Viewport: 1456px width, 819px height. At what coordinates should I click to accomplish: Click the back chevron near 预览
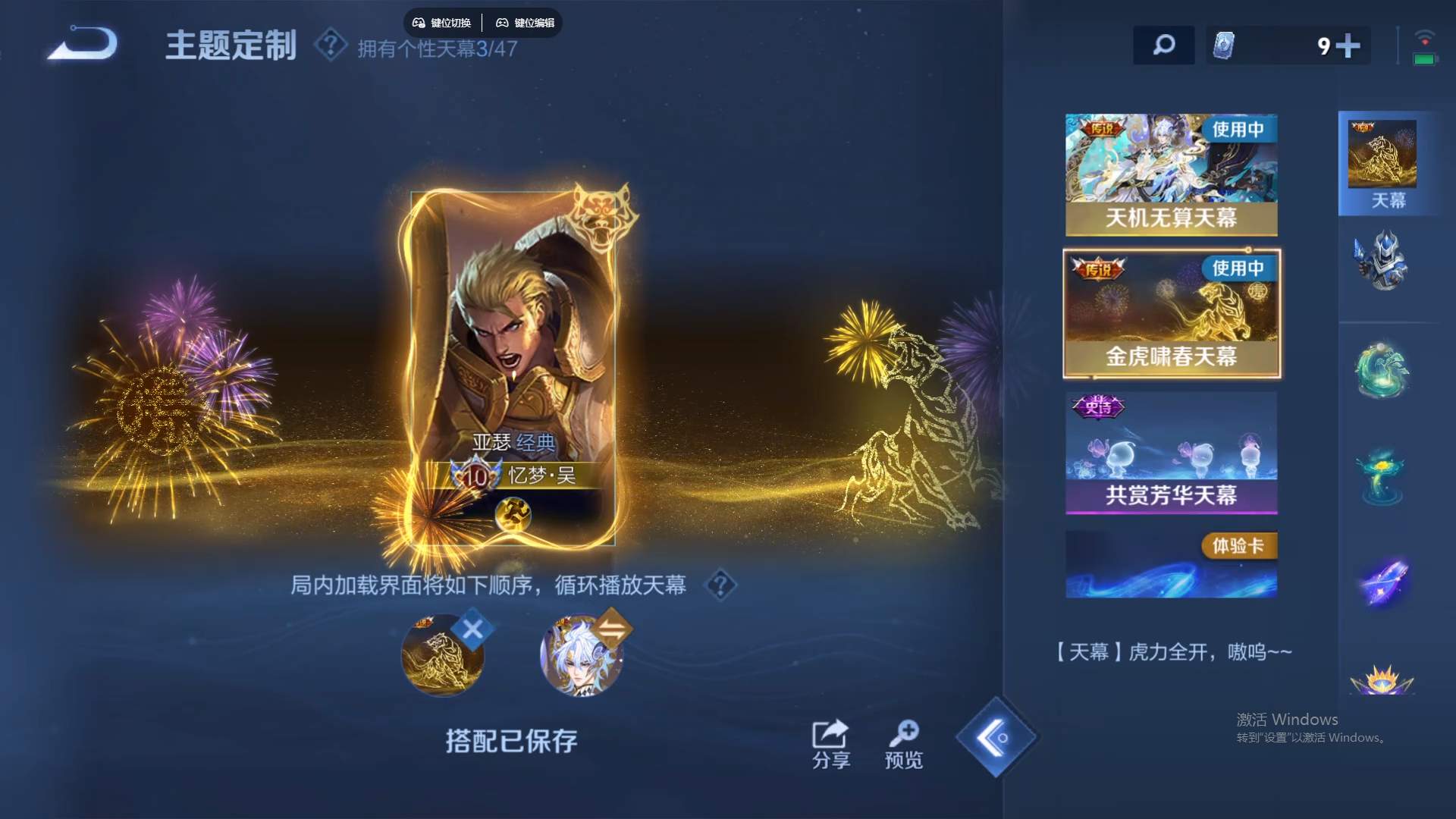click(996, 737)
